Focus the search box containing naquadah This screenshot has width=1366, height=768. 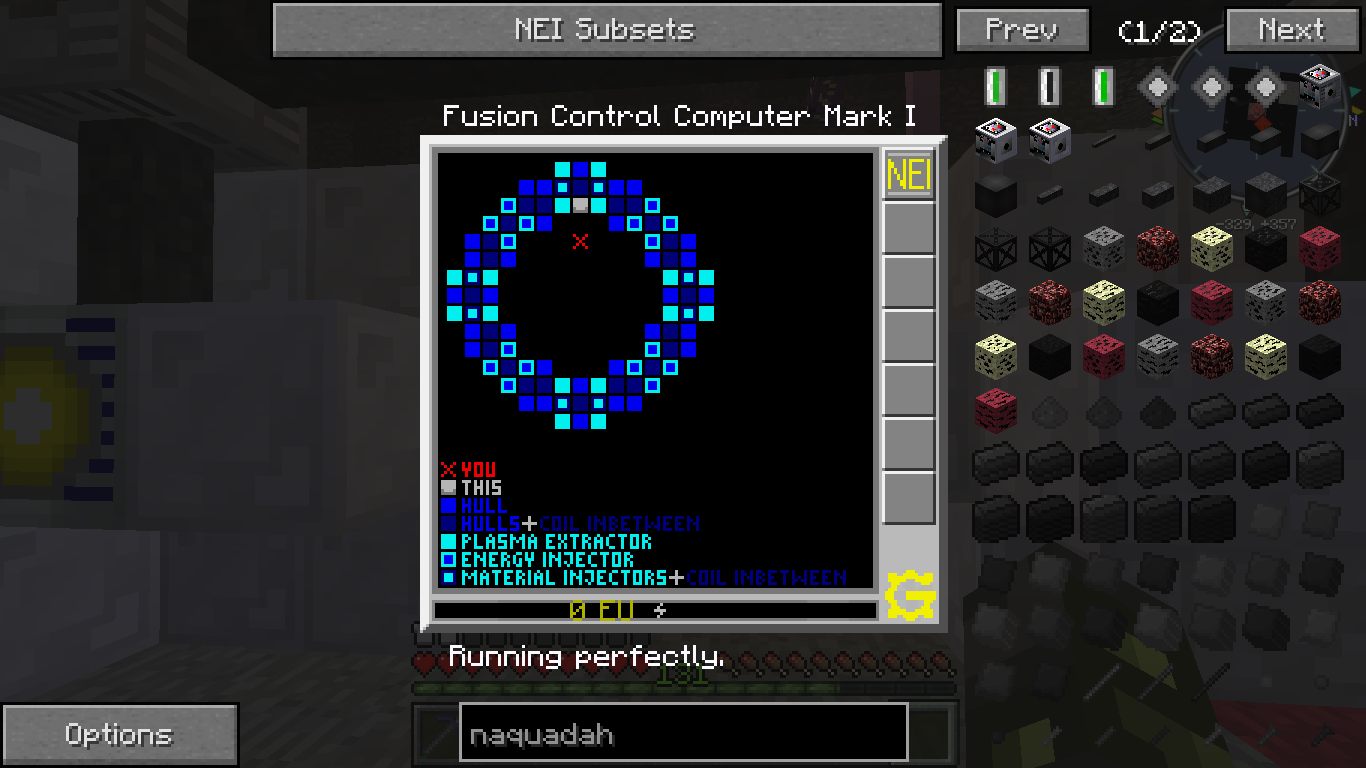683,735
